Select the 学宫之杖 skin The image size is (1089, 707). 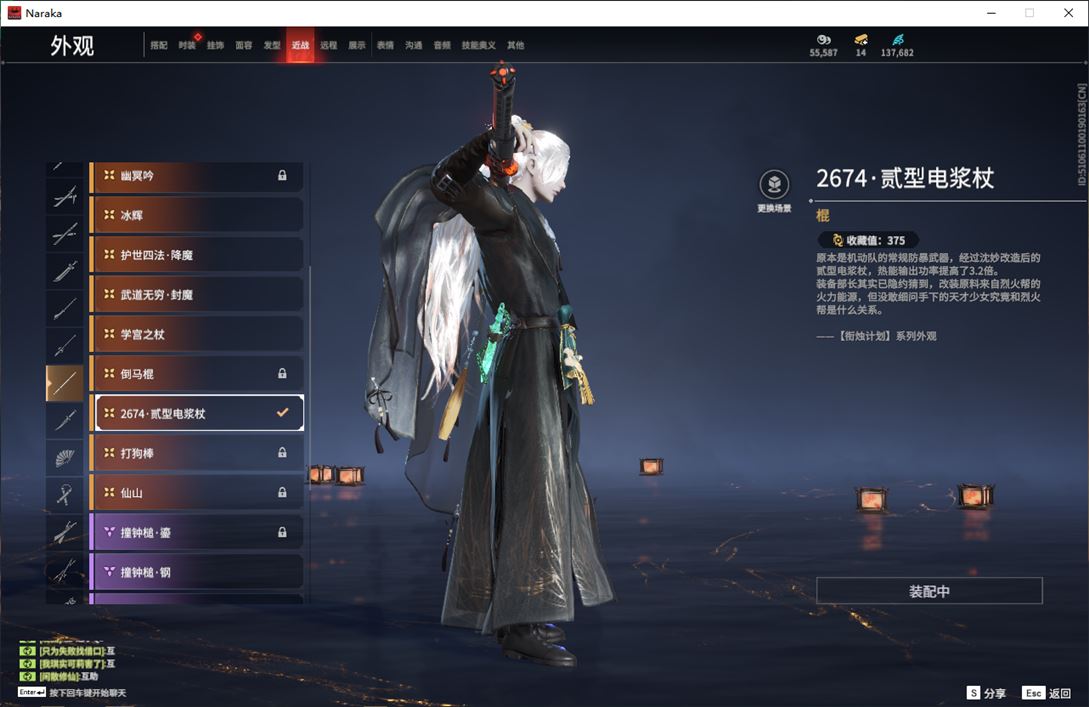click(x=197, y=334)
